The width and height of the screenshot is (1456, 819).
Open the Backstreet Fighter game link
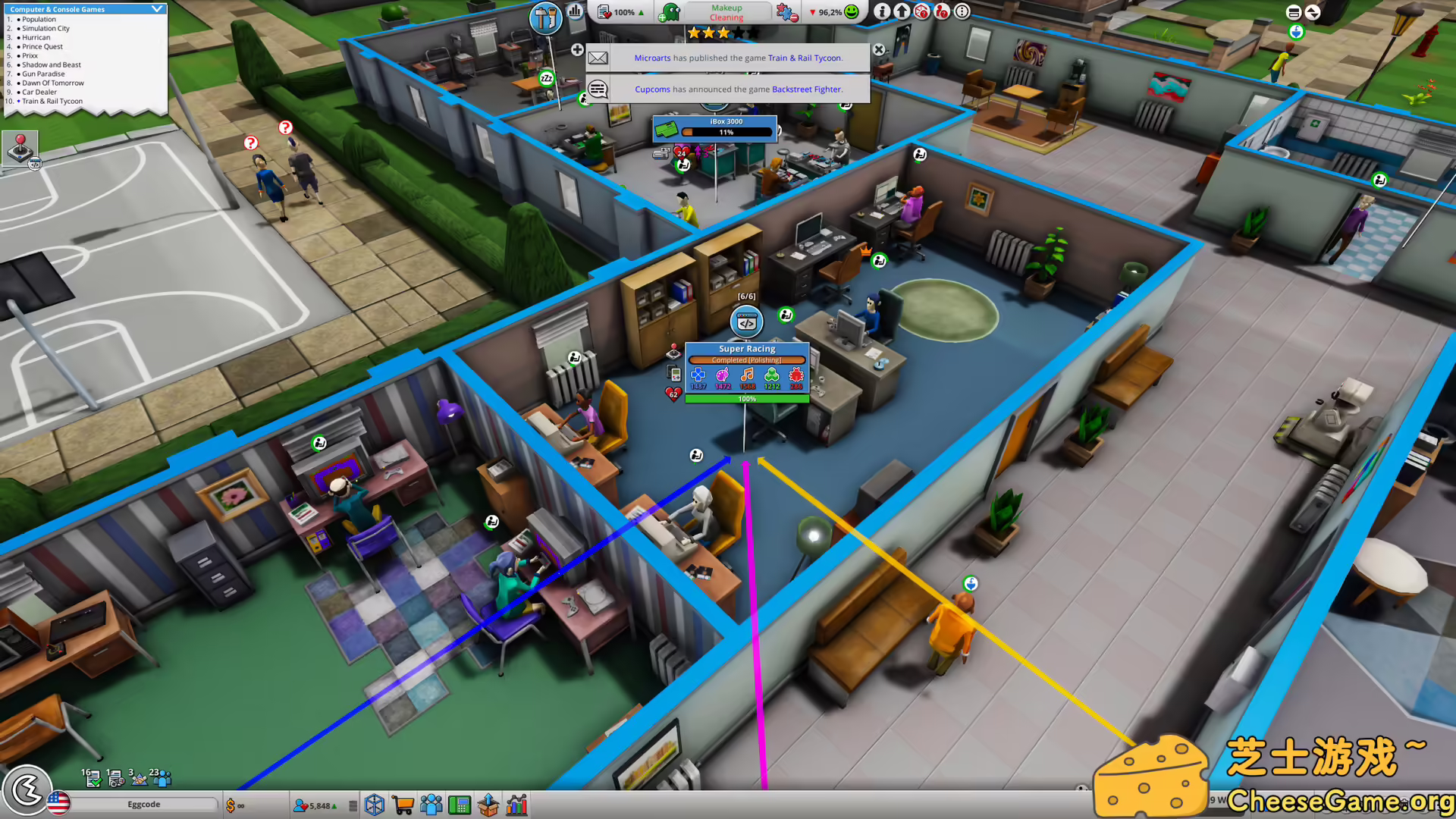[806, 89]
